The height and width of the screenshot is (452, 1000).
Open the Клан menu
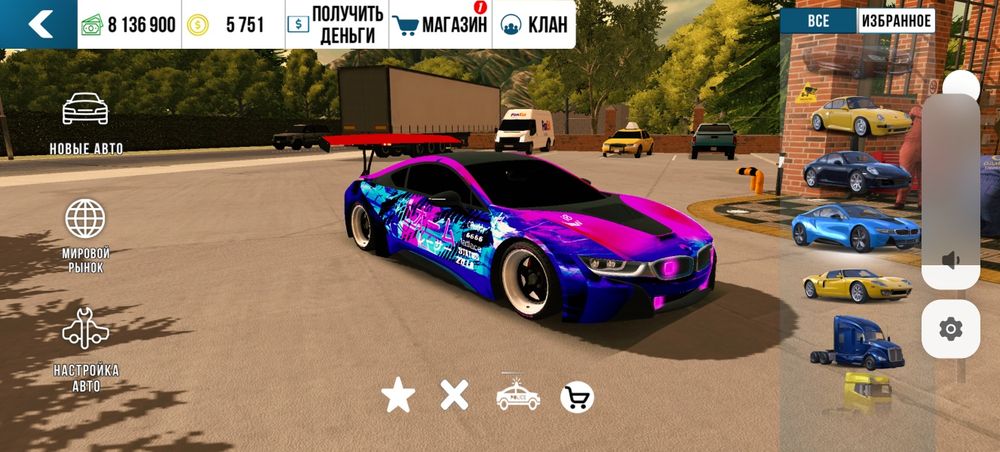pos(534,25)
